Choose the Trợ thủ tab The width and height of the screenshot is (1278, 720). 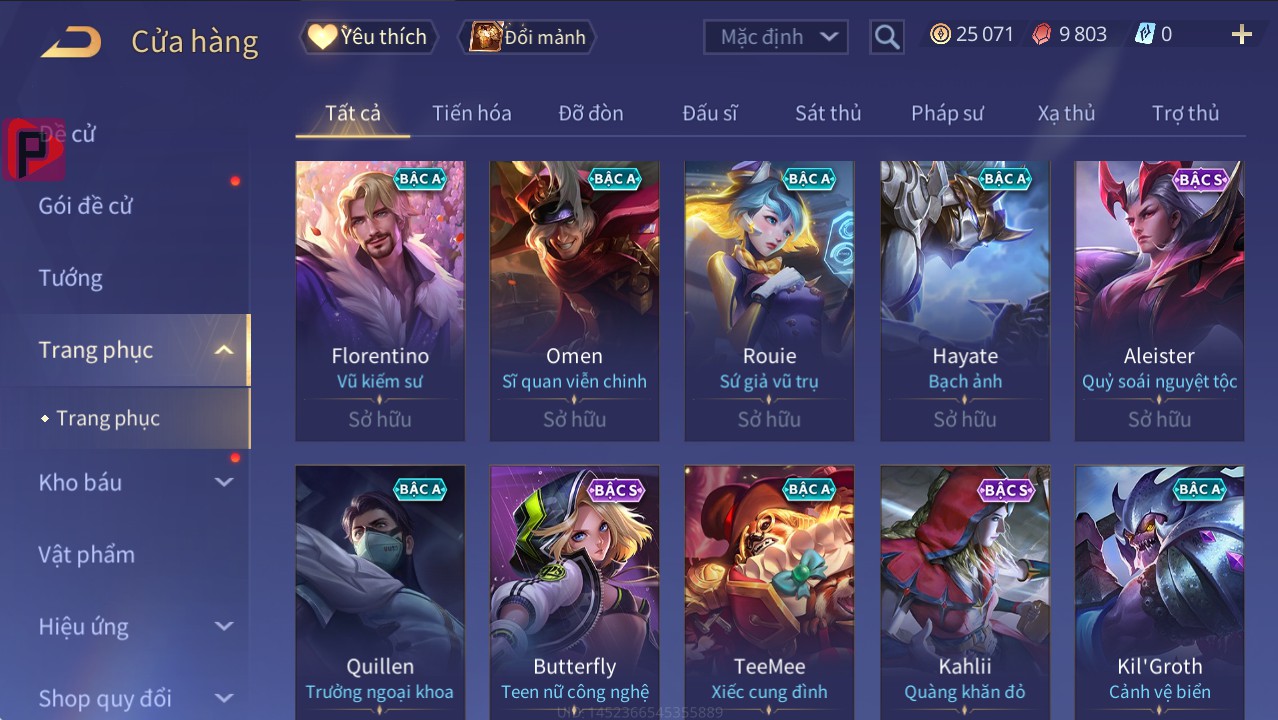tap(1185, 113)
